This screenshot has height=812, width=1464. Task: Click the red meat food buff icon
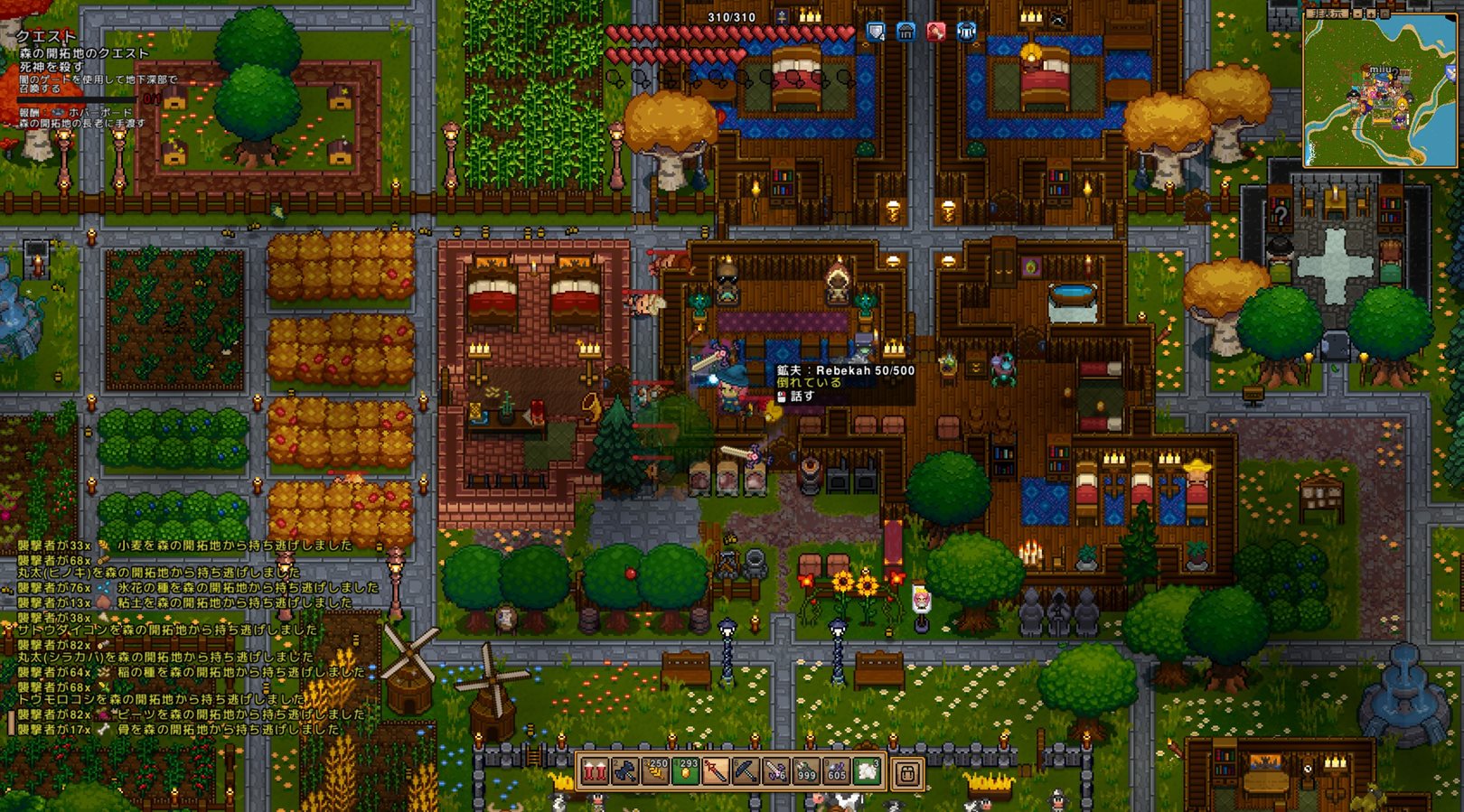coord(936,33)
